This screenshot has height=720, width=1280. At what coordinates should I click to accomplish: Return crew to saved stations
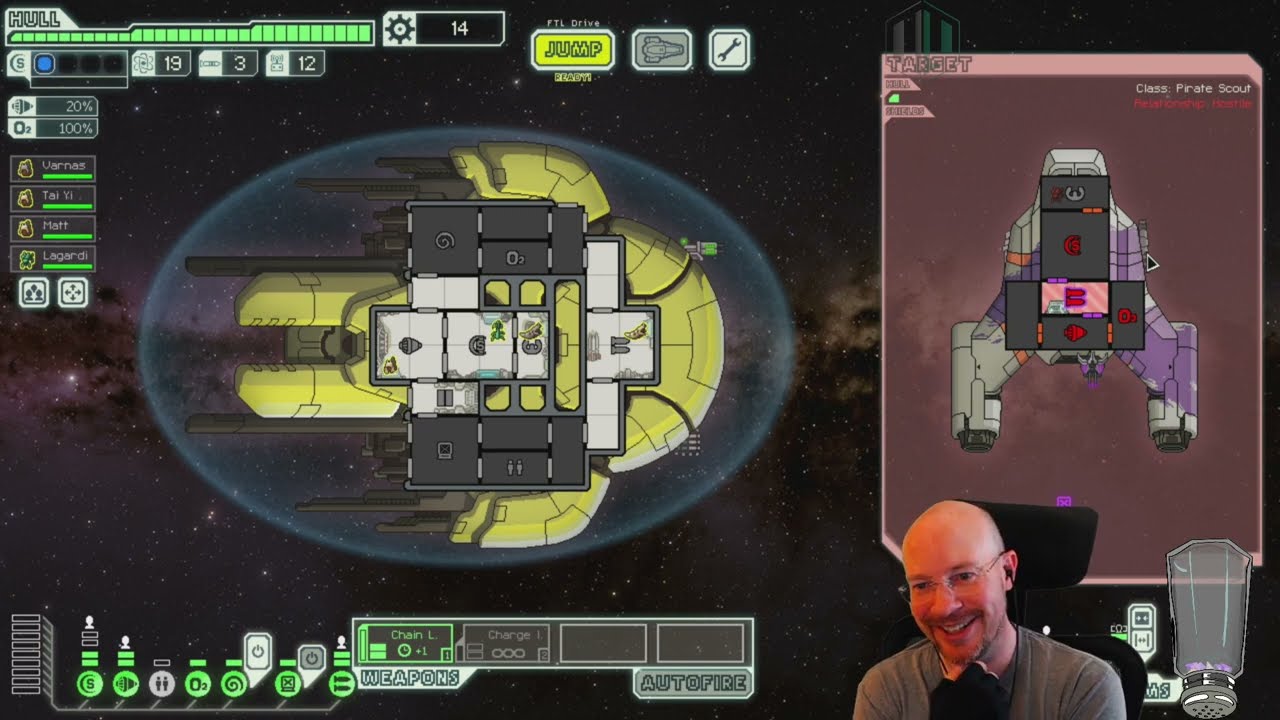click(73, 292)
